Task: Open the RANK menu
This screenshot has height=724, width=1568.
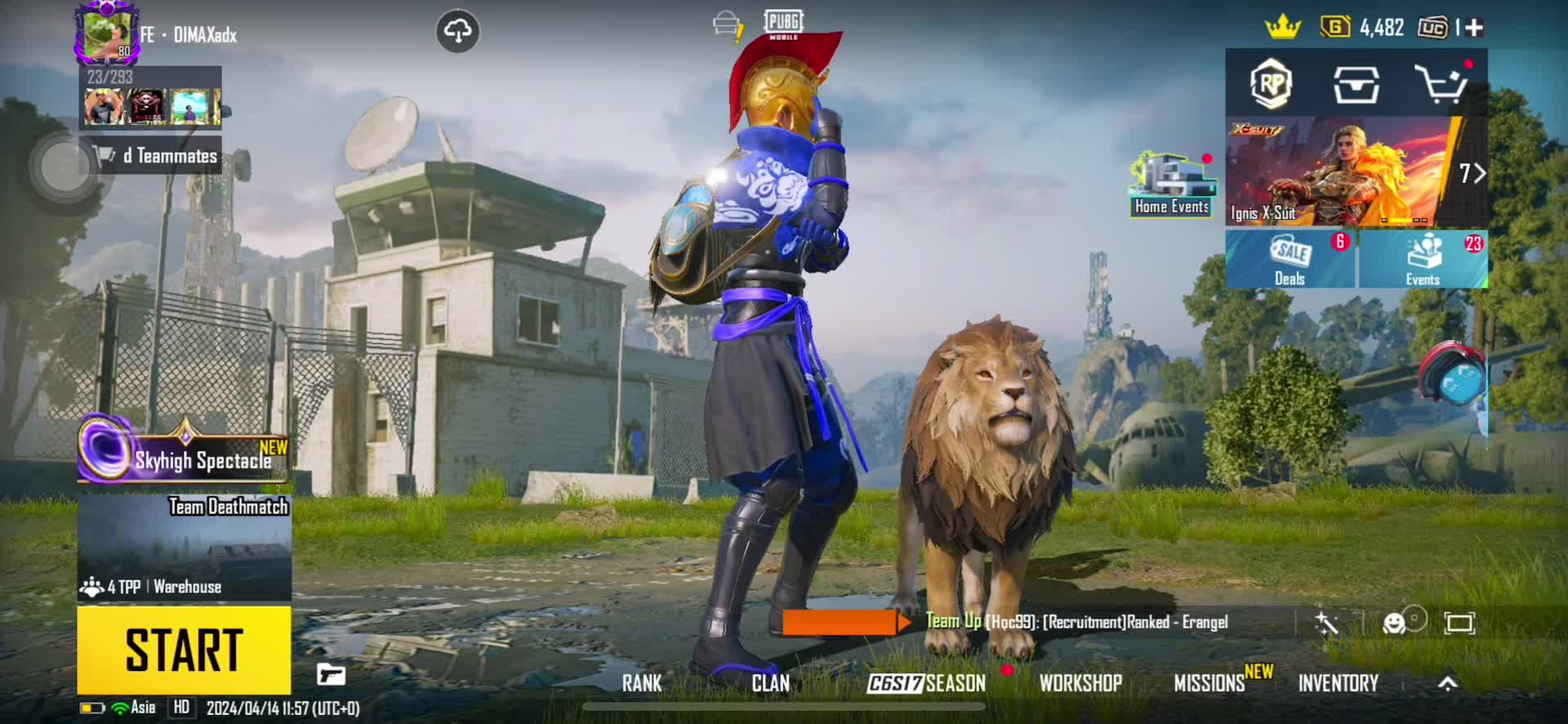Action: click(x=642, y=683)
